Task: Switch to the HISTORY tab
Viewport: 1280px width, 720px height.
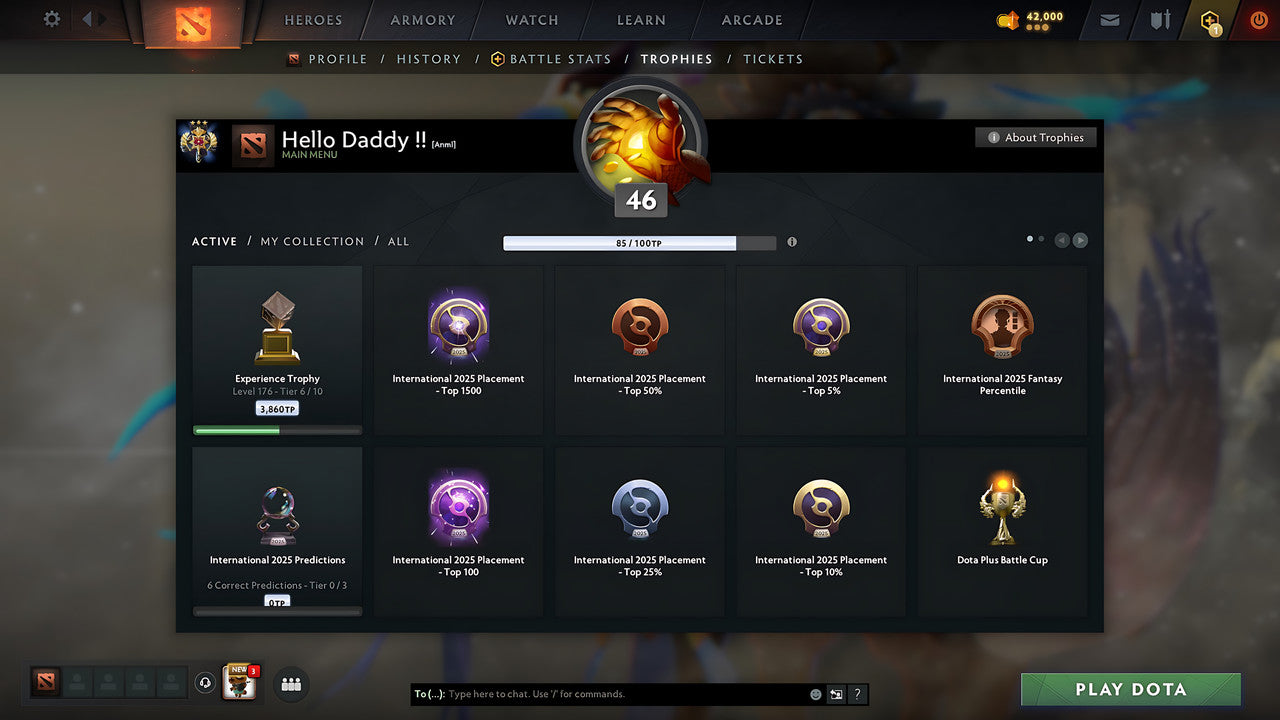Action: pyautogui.click(x=428, y=59)
